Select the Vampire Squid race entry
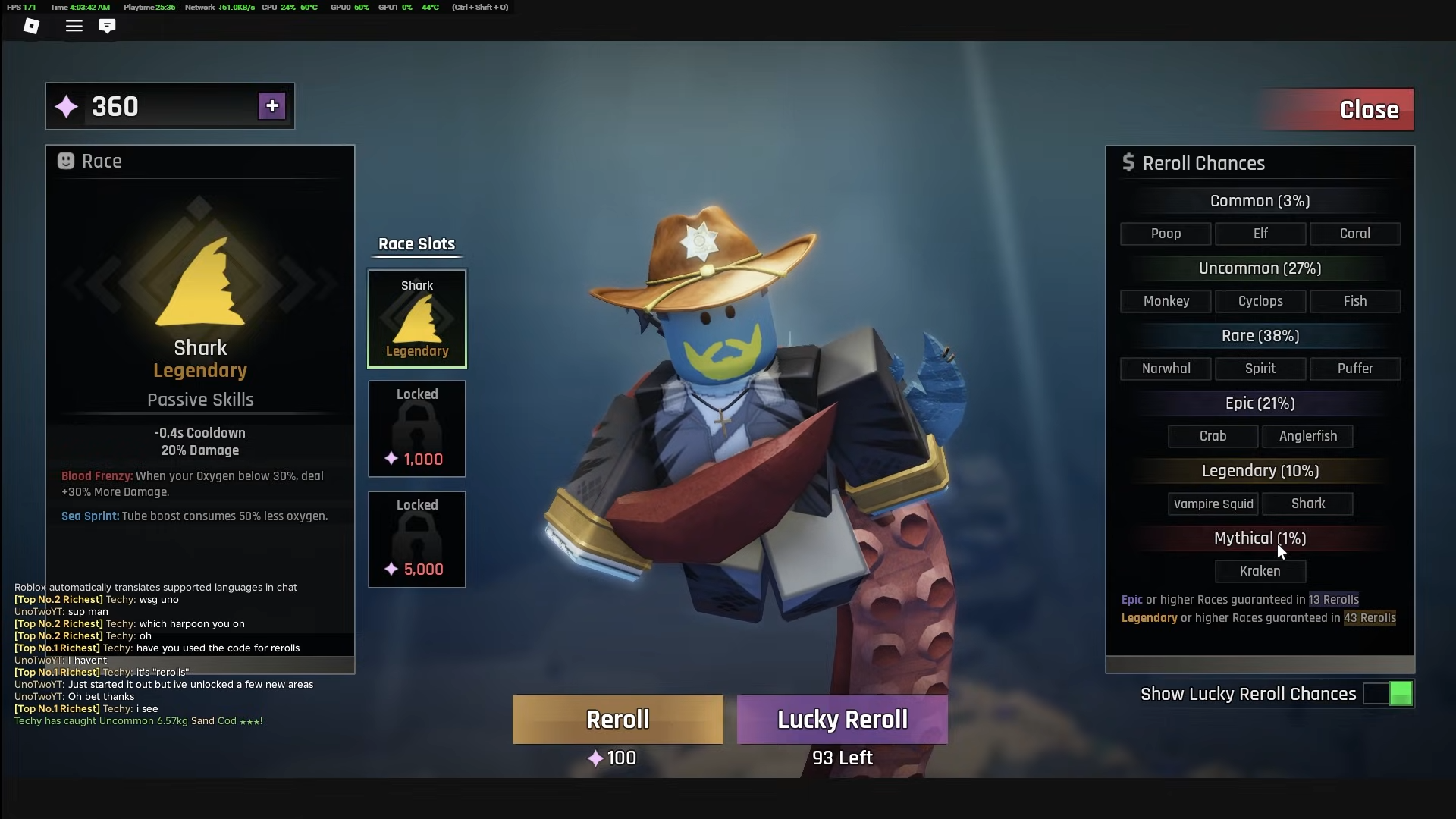The width and height of the screenshot is (1456, 819). [1213, 504]
